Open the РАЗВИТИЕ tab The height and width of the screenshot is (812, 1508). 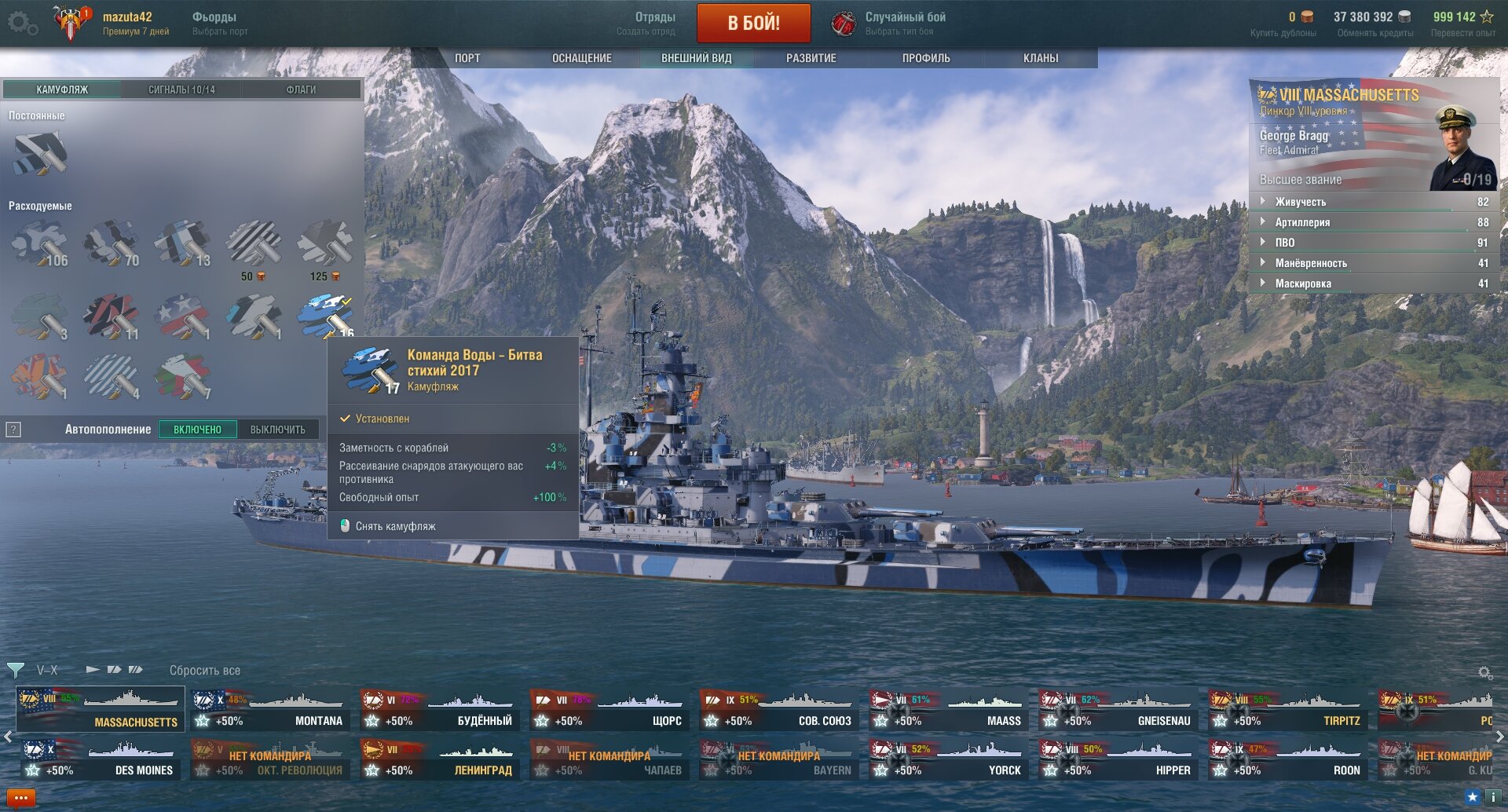(x=811, y=58)
